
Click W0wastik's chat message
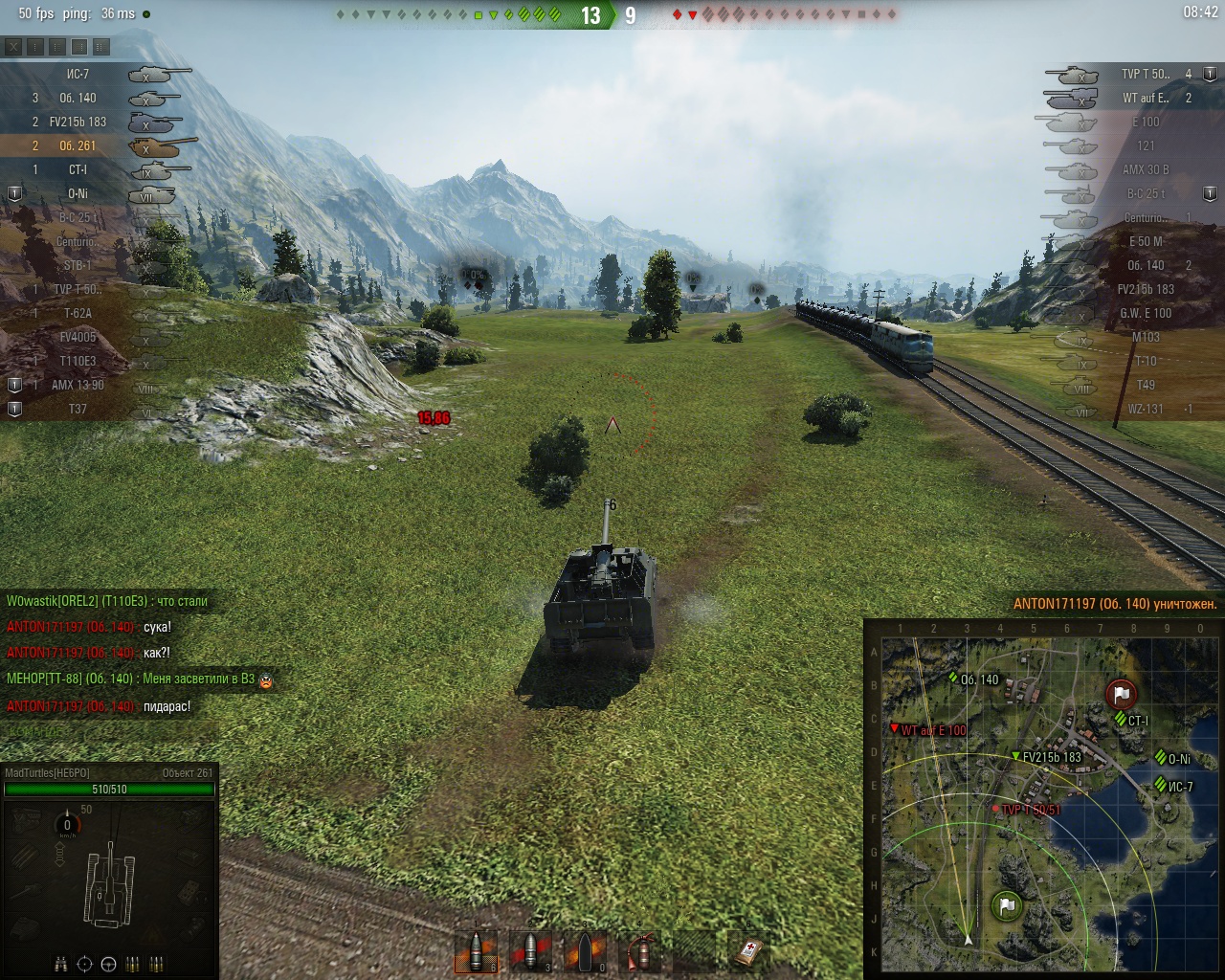pos(107,601)
